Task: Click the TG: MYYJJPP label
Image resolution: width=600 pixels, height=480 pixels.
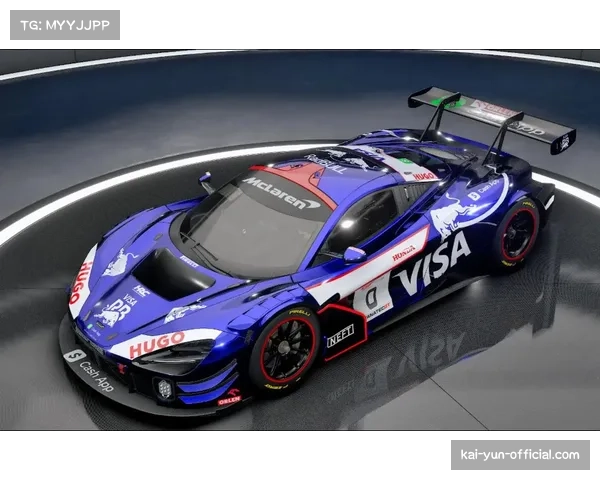Action: (x=64, y=24)
